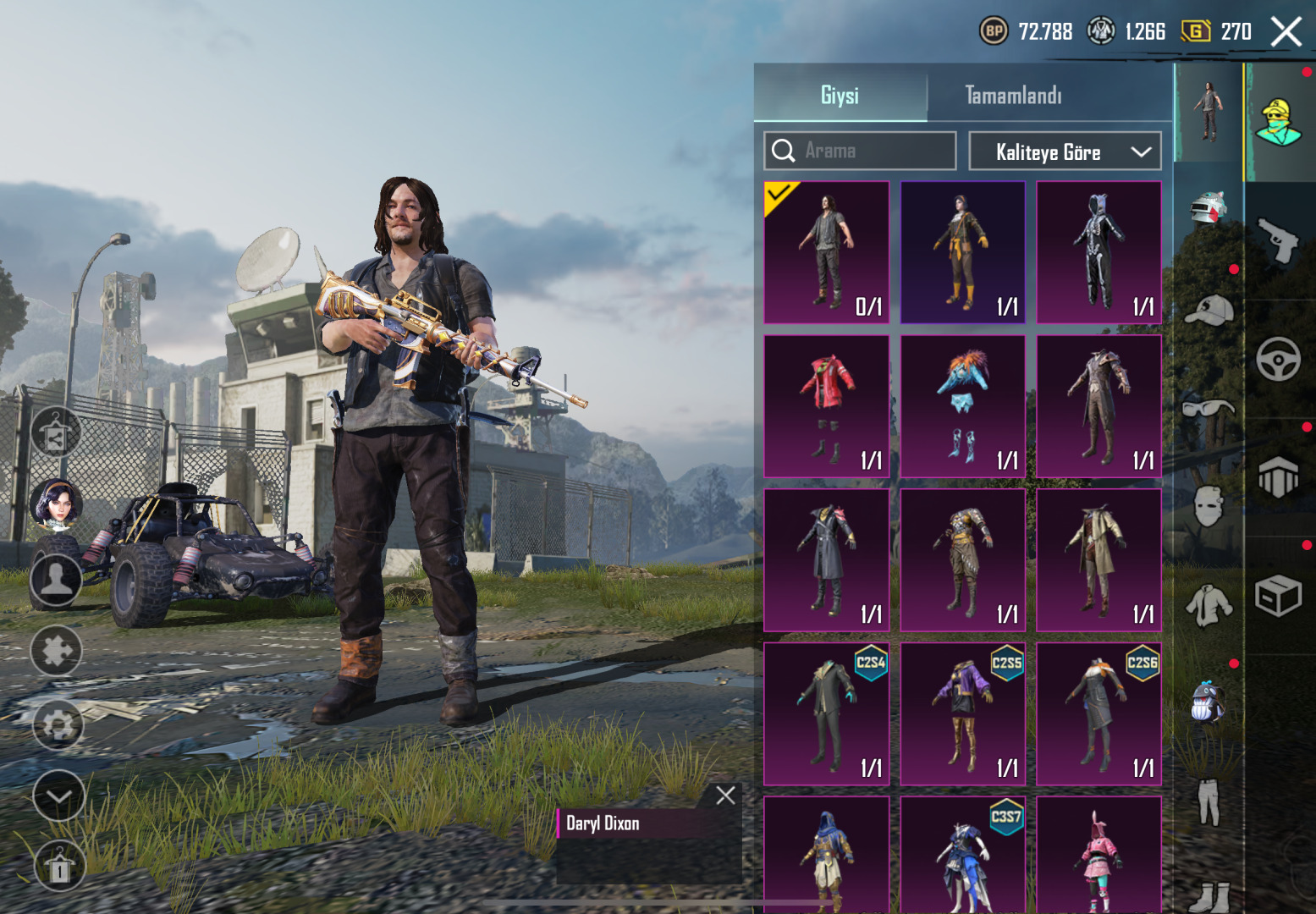Select the C2S4 season outfit
The width and height of the screenshot is (1316, 914).
coord(827,713)
